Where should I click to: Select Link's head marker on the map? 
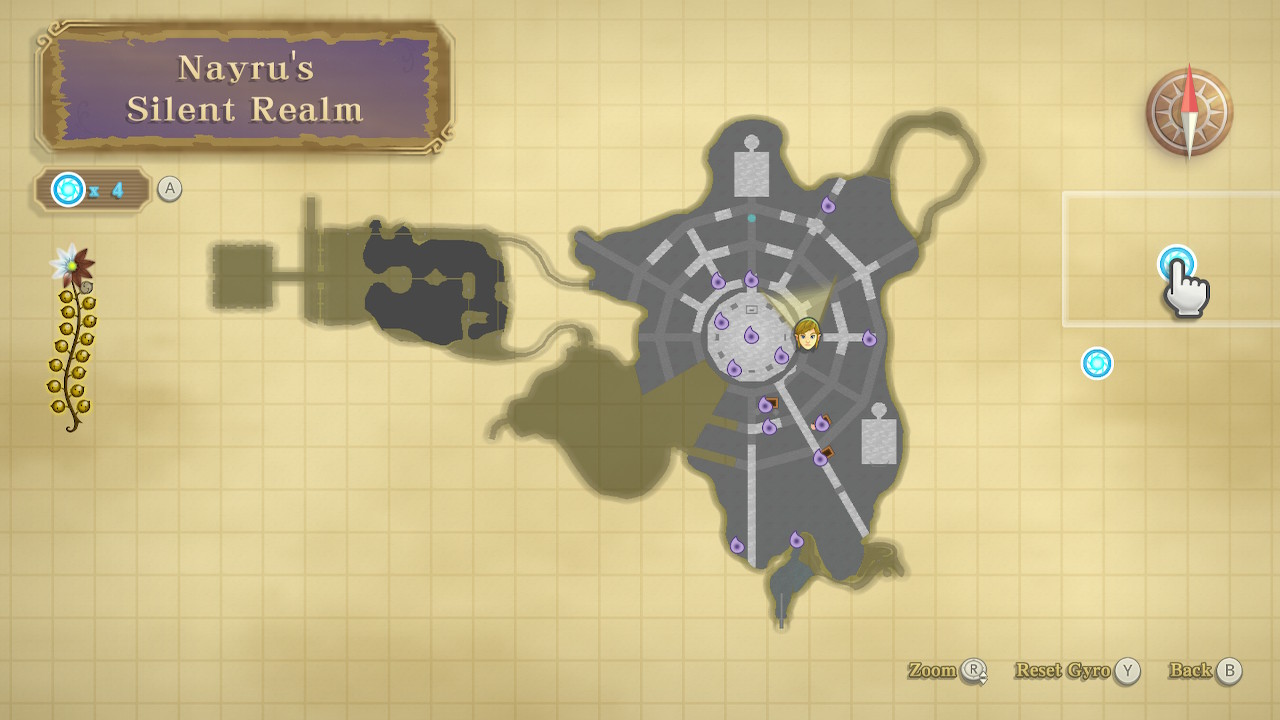(807, 334)
